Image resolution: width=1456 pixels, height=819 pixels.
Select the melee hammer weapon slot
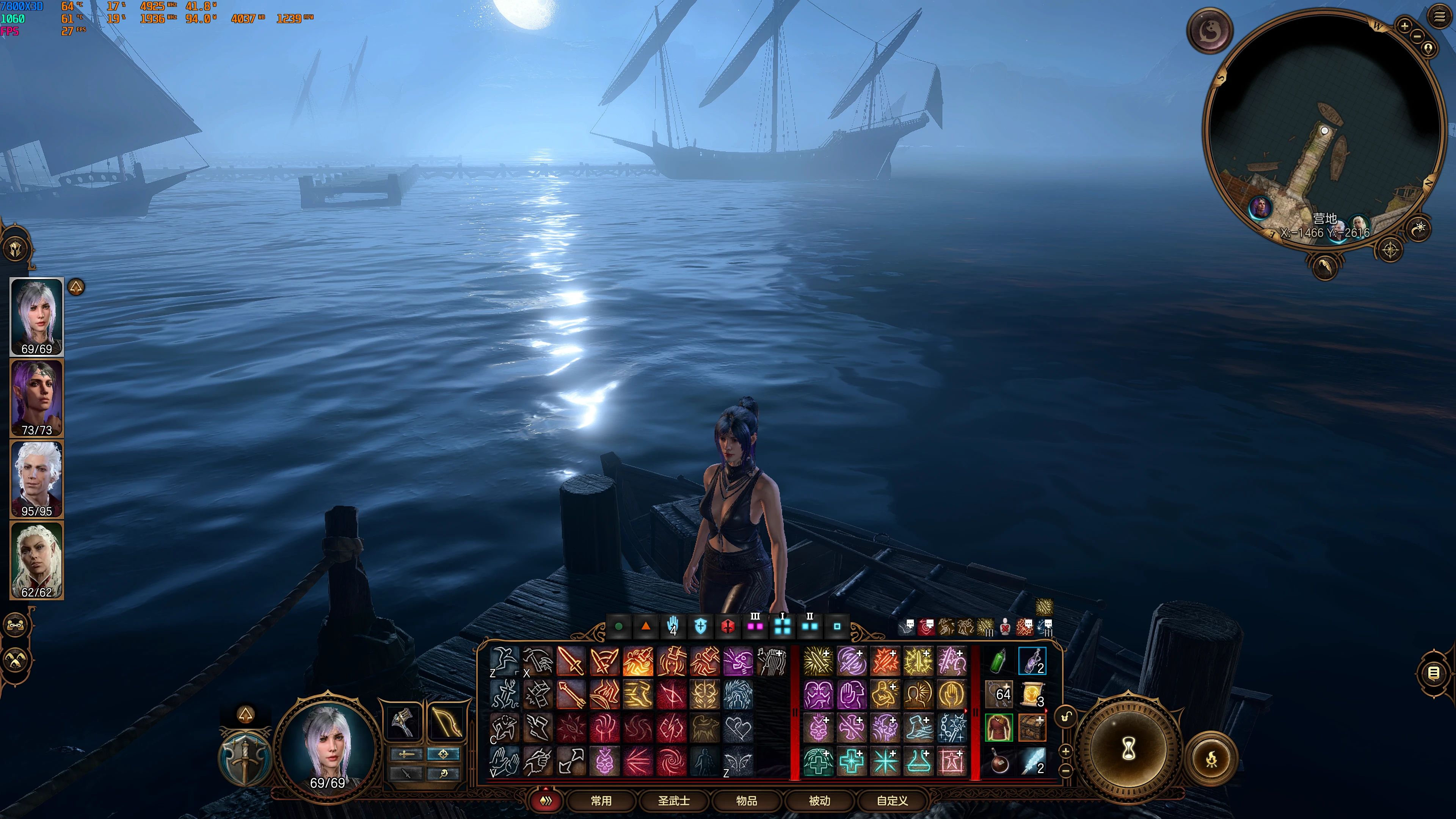(x=402, y=721)
